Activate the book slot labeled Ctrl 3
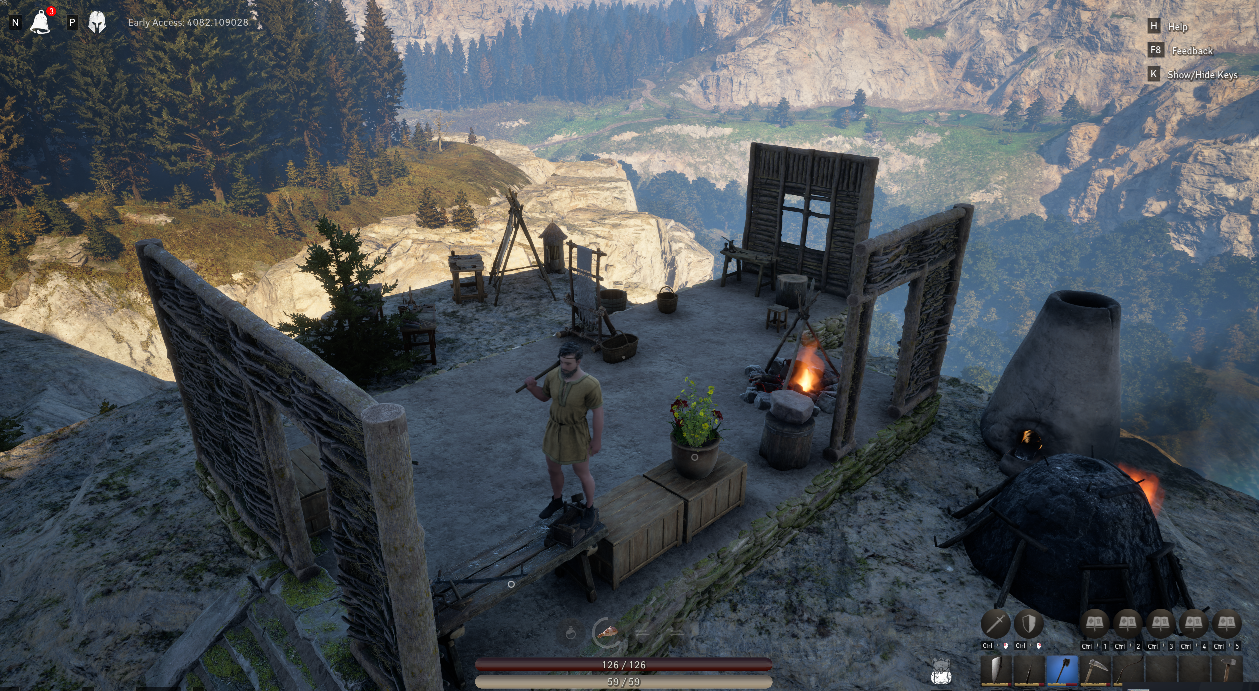The image size is (1259, 691). [1160, 623]
